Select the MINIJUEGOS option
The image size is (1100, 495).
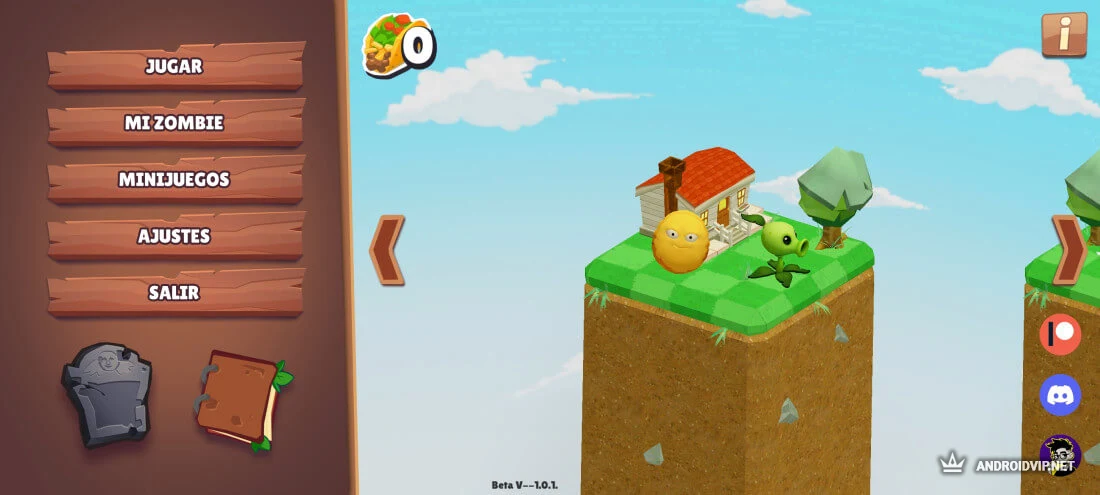pos(175,180)
